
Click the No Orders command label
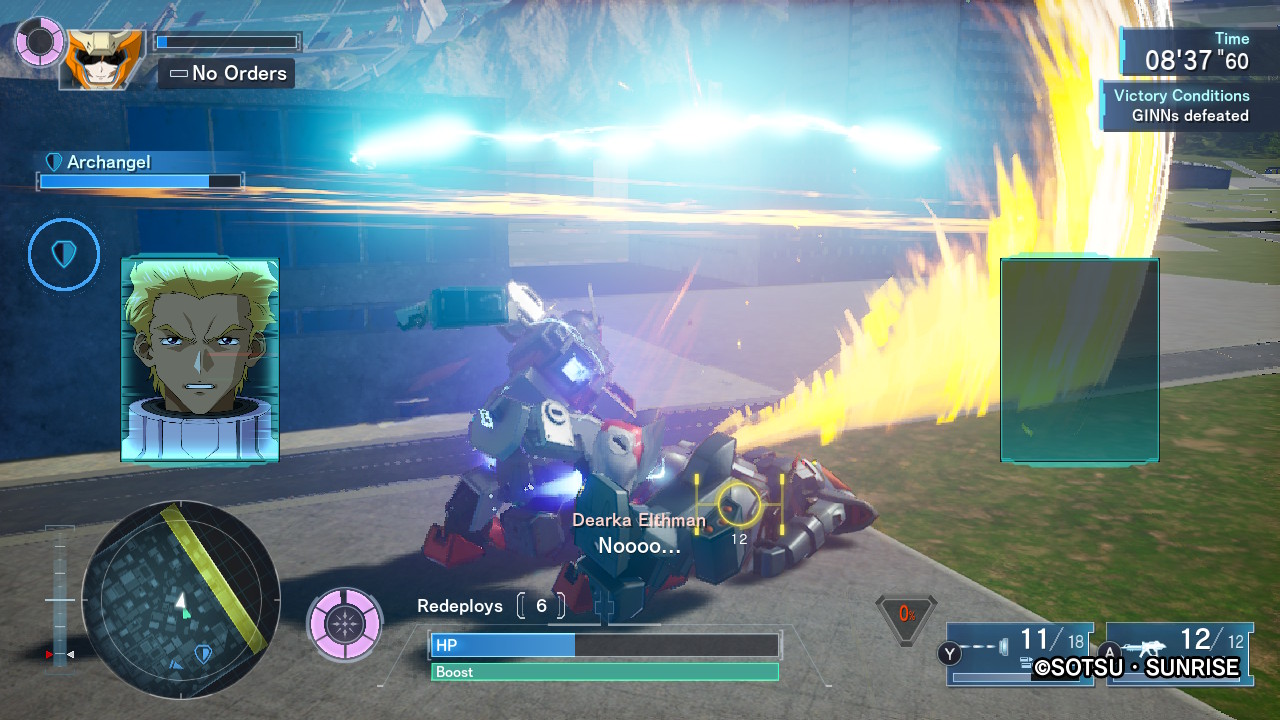[227, 73]
